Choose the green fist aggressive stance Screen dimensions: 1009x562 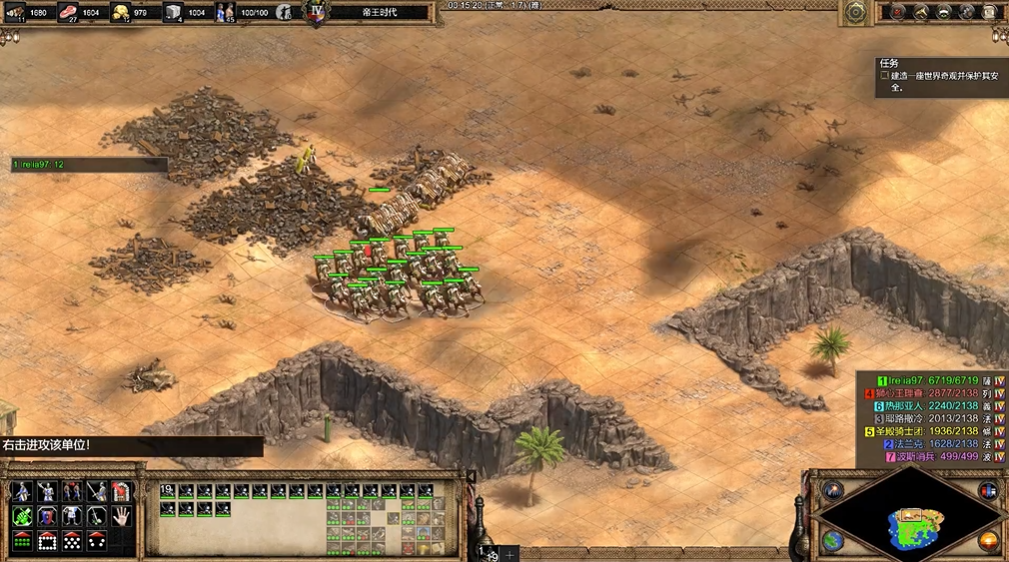click(x=22, y=516)
